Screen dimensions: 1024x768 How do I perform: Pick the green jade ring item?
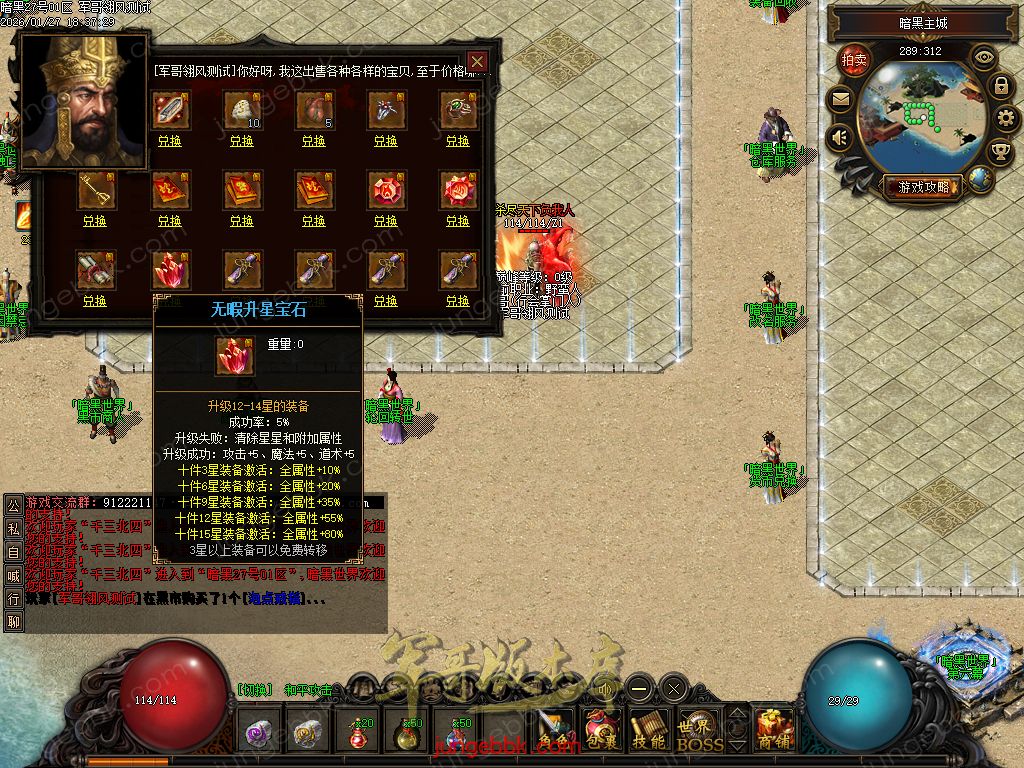click(458, 110)
